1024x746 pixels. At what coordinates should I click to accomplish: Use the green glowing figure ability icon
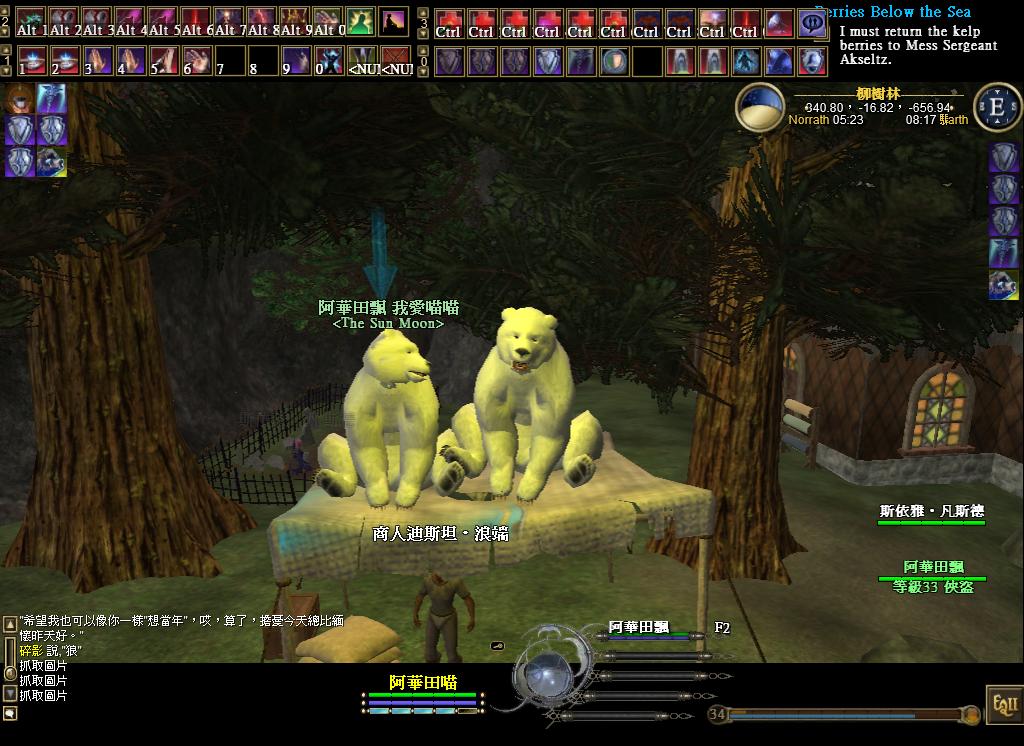pos(360,22)
